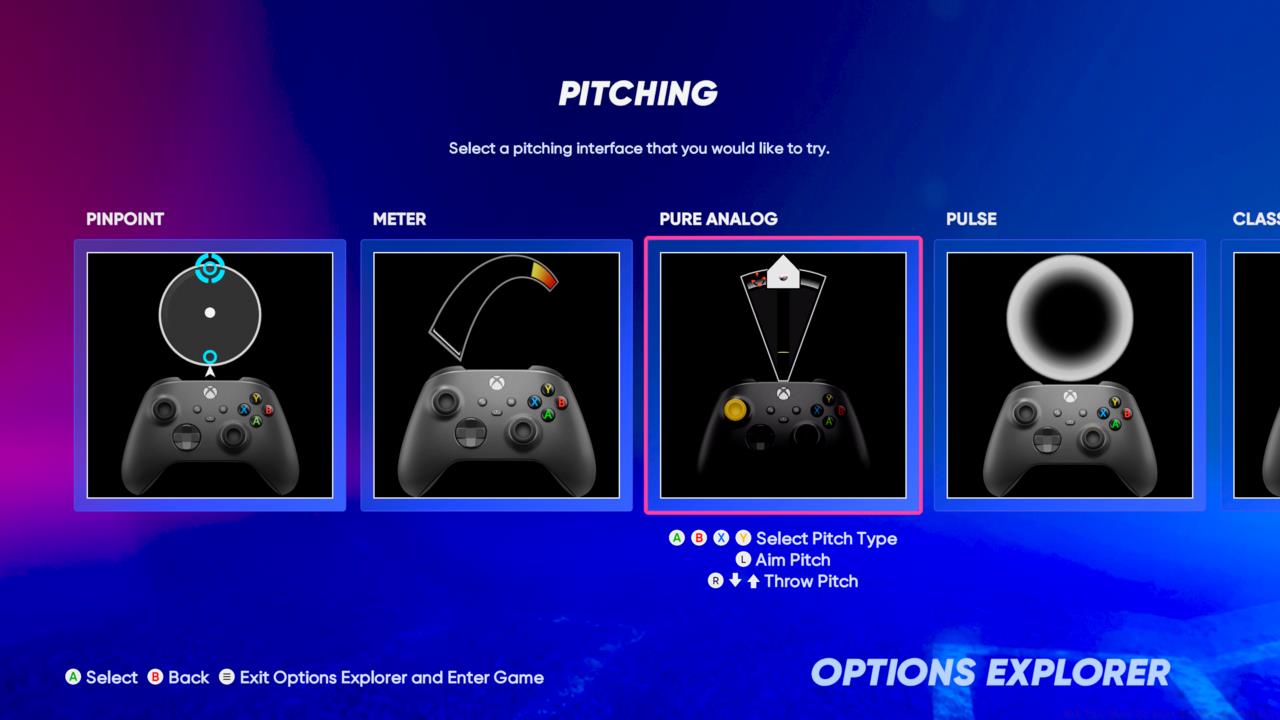Click the PURE ANALOG heading label
Screen dimensions: 1280x720
pyautogui.click(x=718, y=219)
